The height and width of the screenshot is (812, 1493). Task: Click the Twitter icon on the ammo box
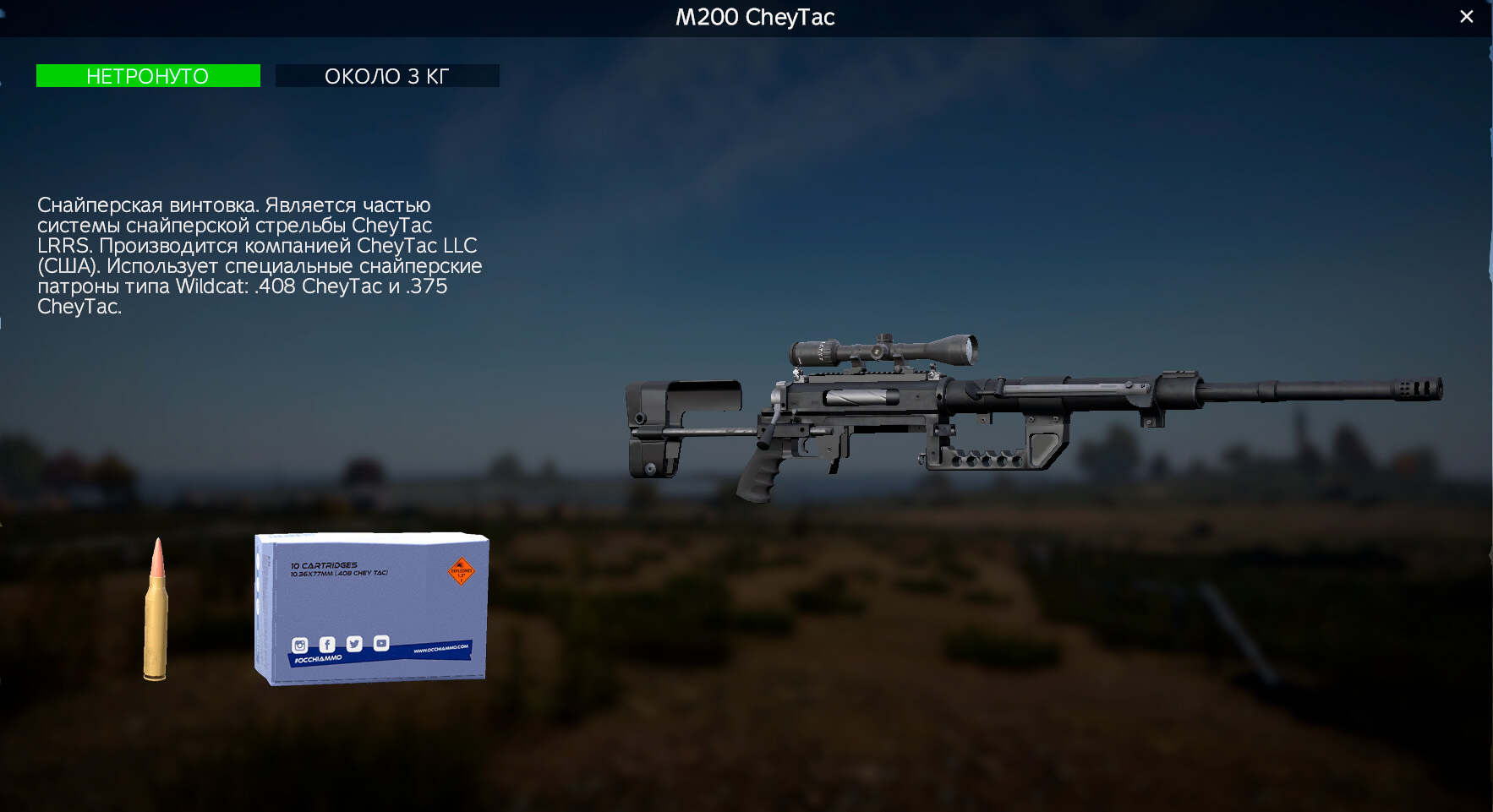(x=354, y=644)
